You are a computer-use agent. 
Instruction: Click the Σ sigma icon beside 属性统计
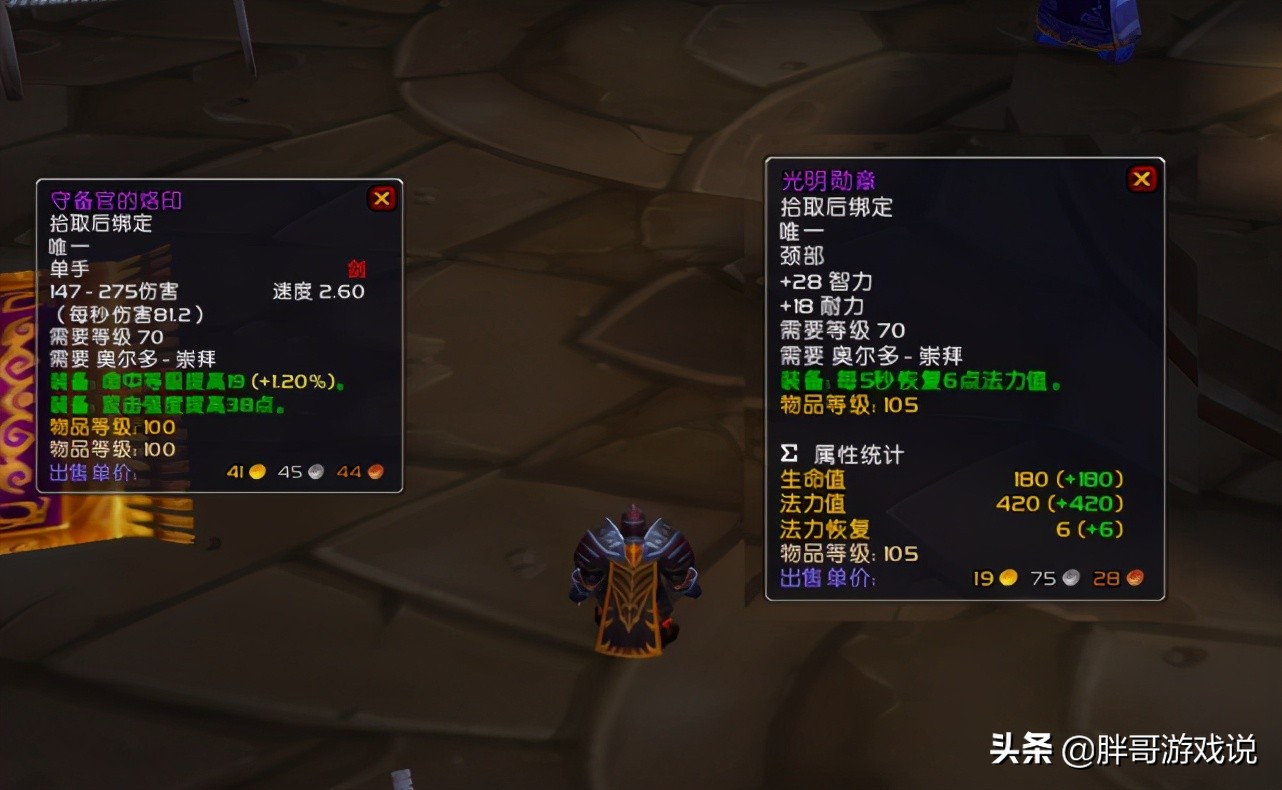click(x=791, y=453)
